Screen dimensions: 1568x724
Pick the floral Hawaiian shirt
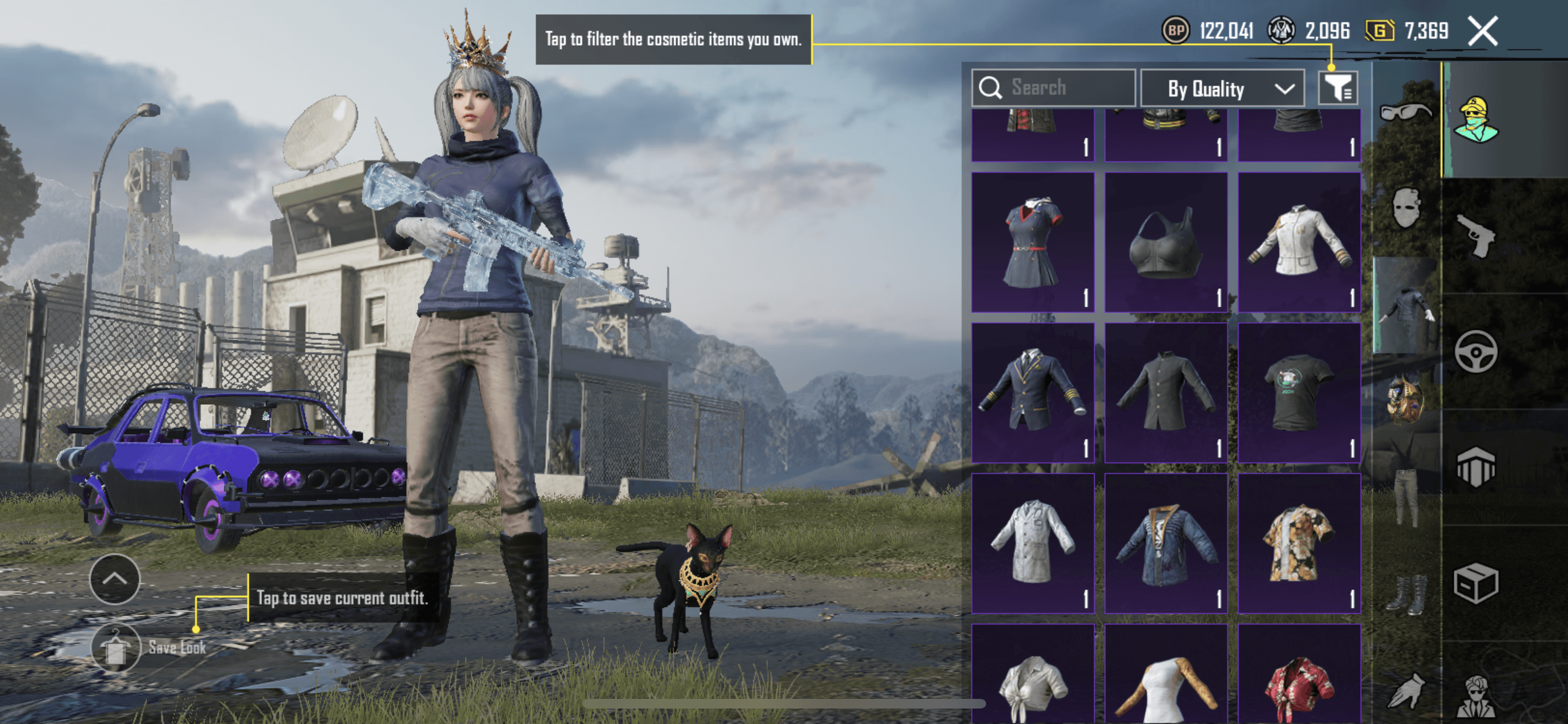[x=1299, y=543]
